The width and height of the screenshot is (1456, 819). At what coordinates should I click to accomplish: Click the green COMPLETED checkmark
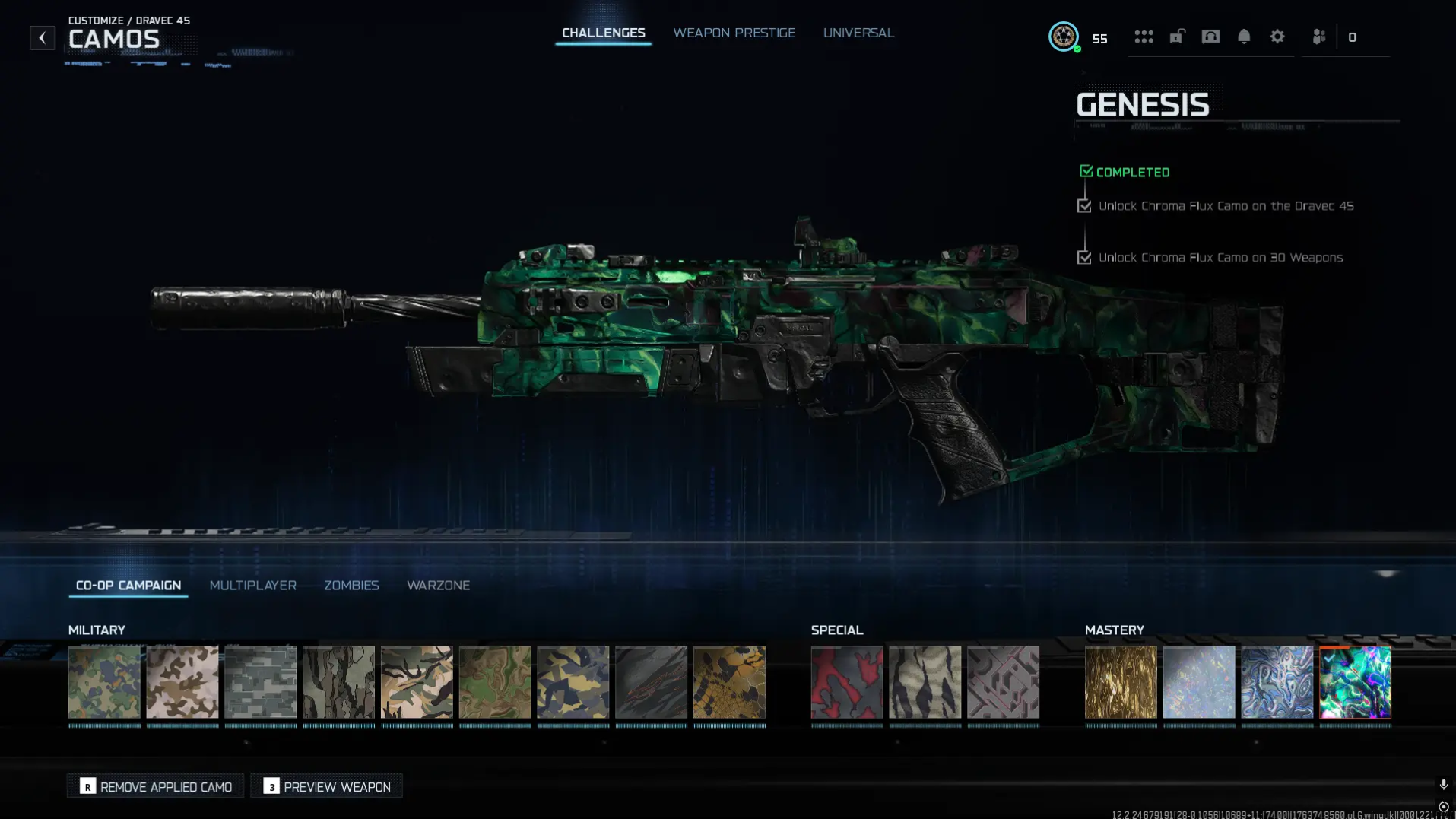(1086, 170)
